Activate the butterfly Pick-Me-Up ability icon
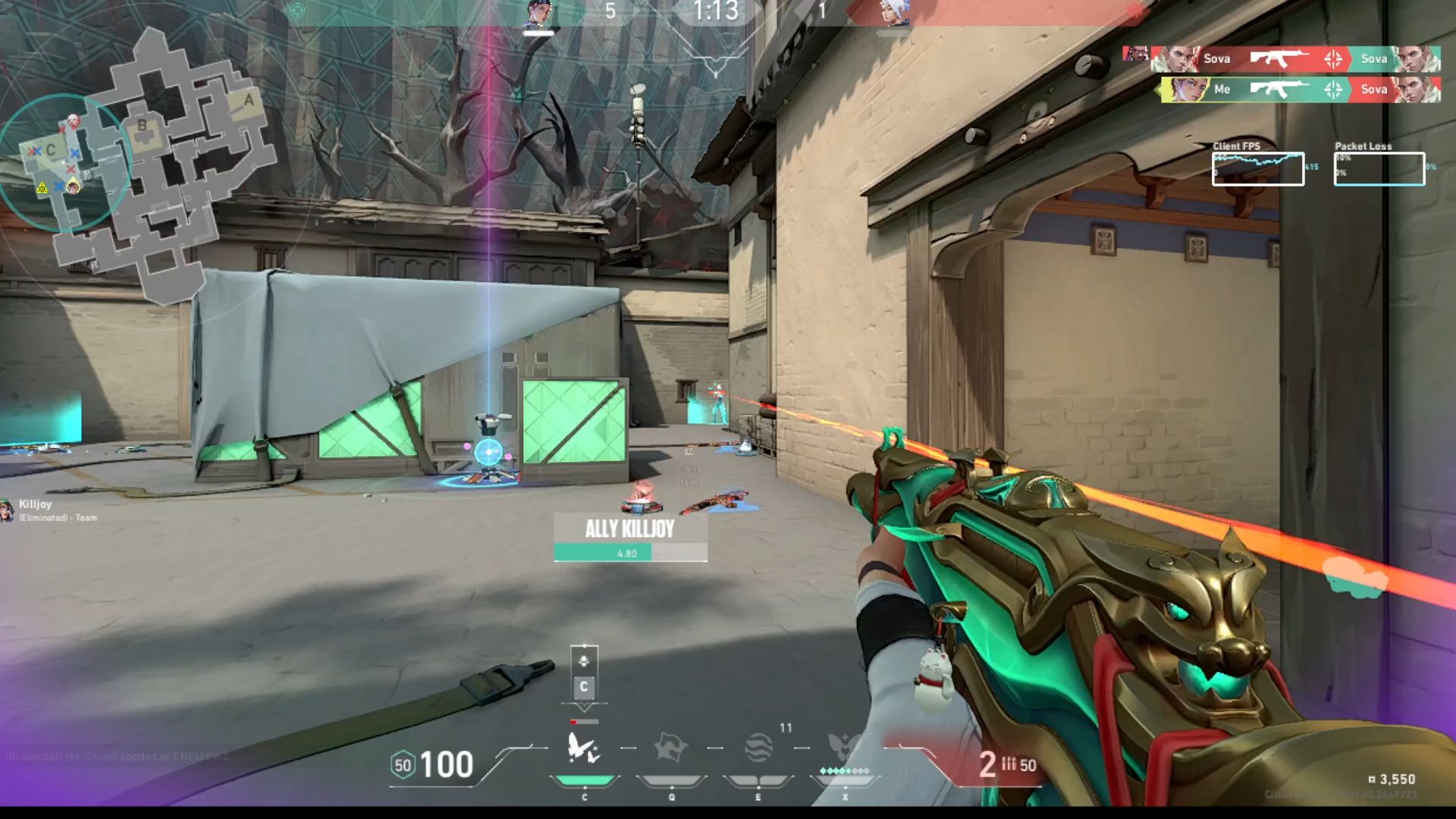The image size is (1456, 819). (x=584, y=749)
